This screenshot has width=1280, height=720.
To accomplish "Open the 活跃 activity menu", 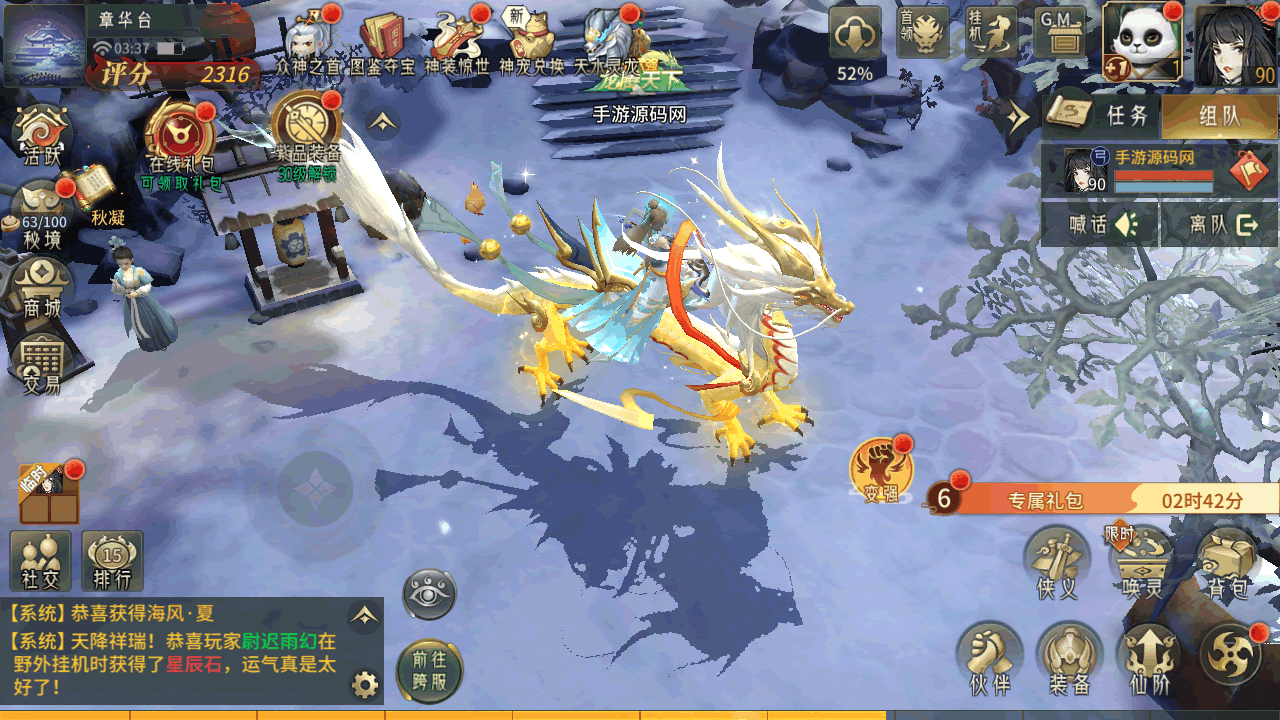I will (x=41, y=133).
